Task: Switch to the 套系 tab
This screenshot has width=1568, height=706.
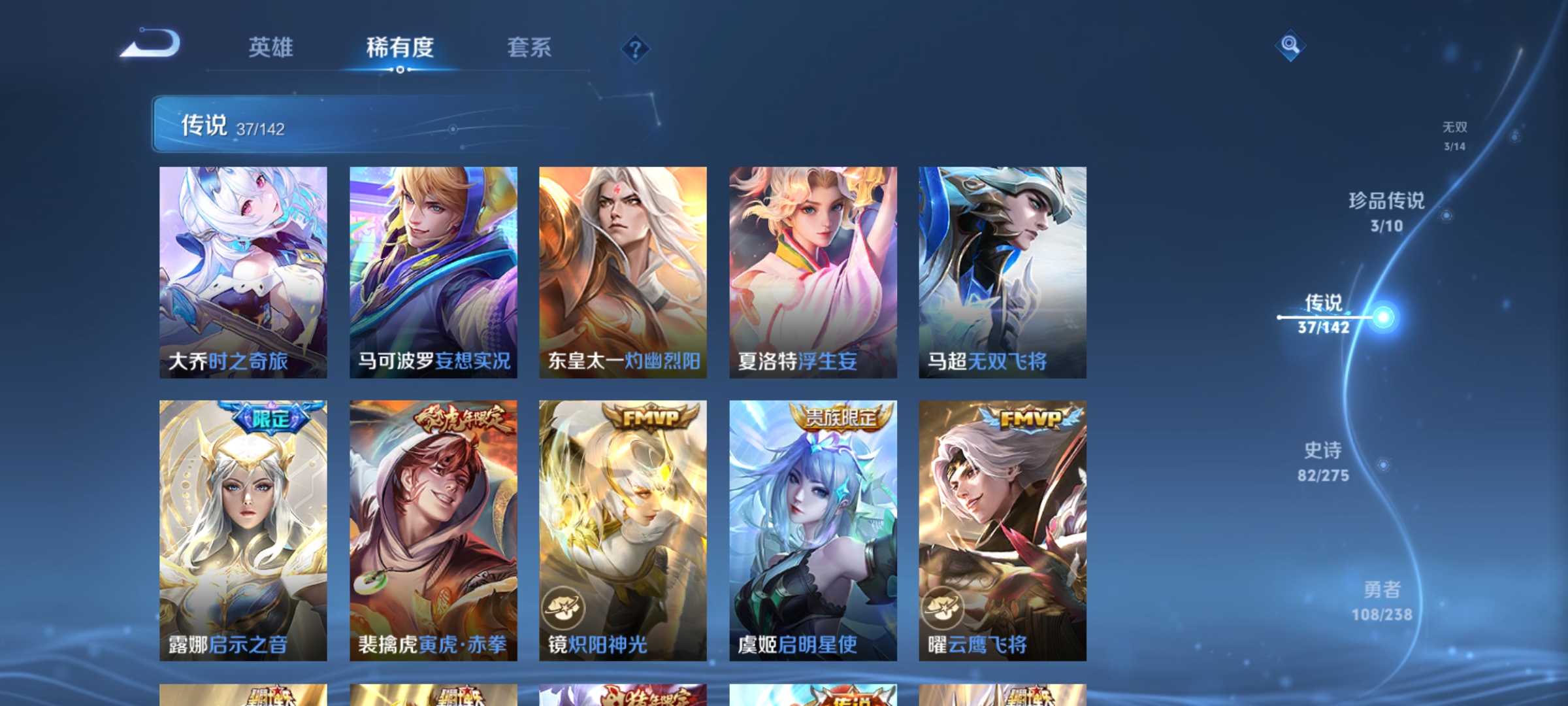Action: (x=531, y=48)
